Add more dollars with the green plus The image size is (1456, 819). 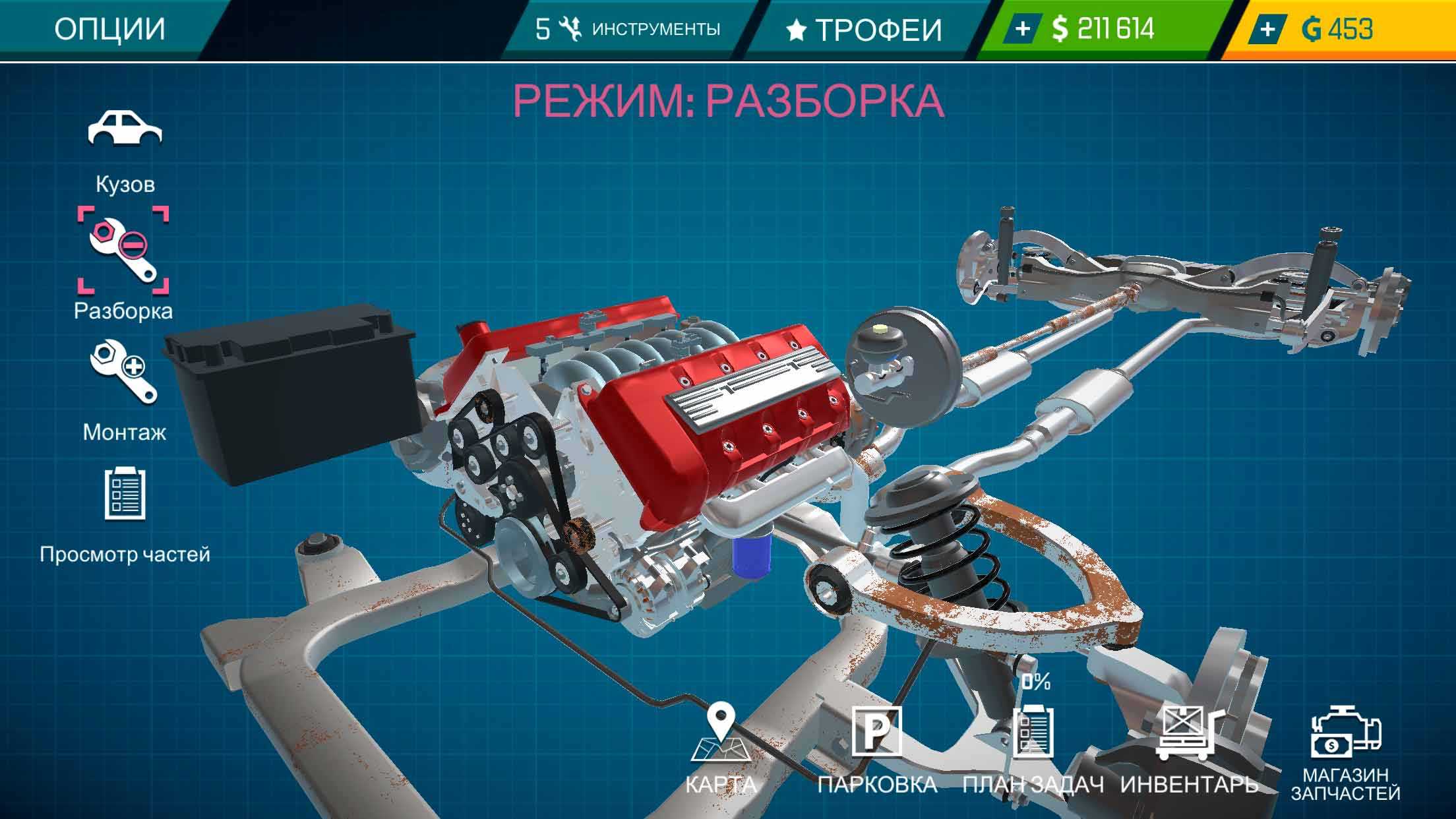tap(1023, 29)
